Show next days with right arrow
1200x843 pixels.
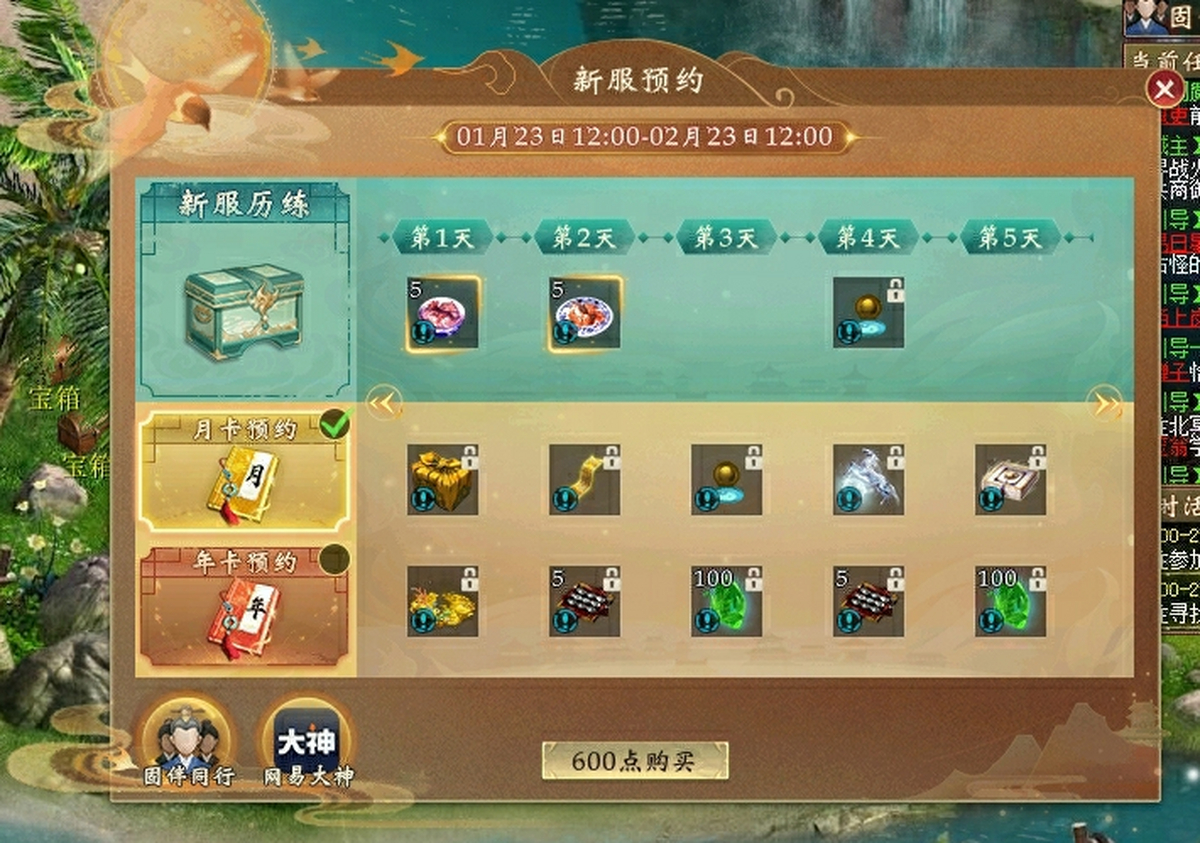point(1106,404)
